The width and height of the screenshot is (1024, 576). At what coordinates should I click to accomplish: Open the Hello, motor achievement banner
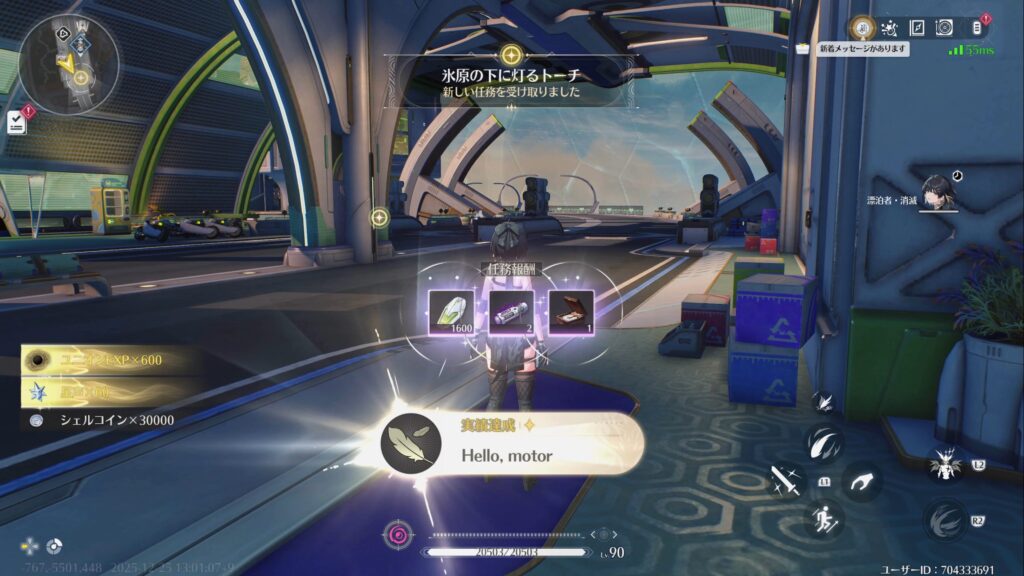click(x=512, y=446)
